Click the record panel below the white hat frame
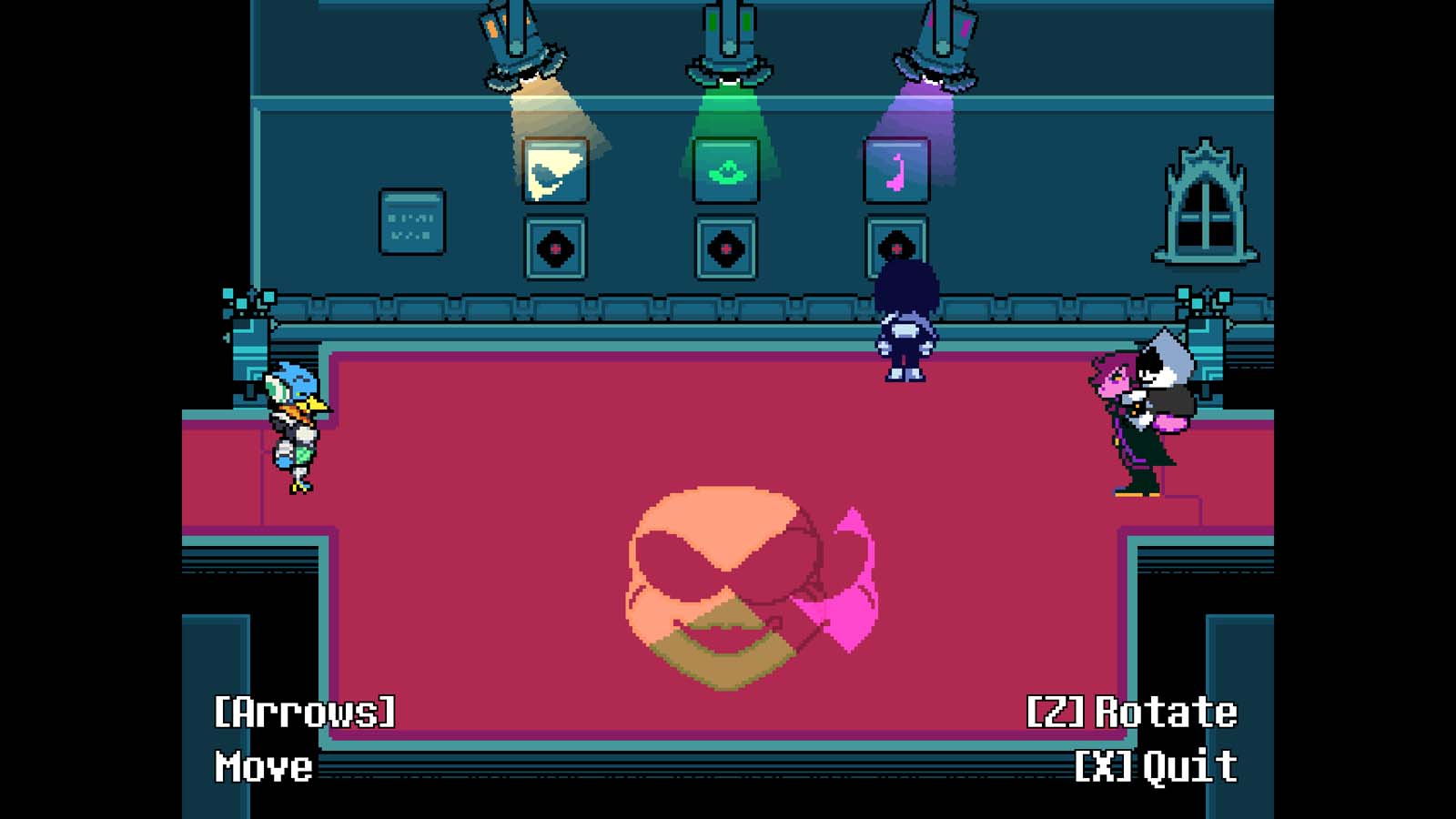 (555, 246)
